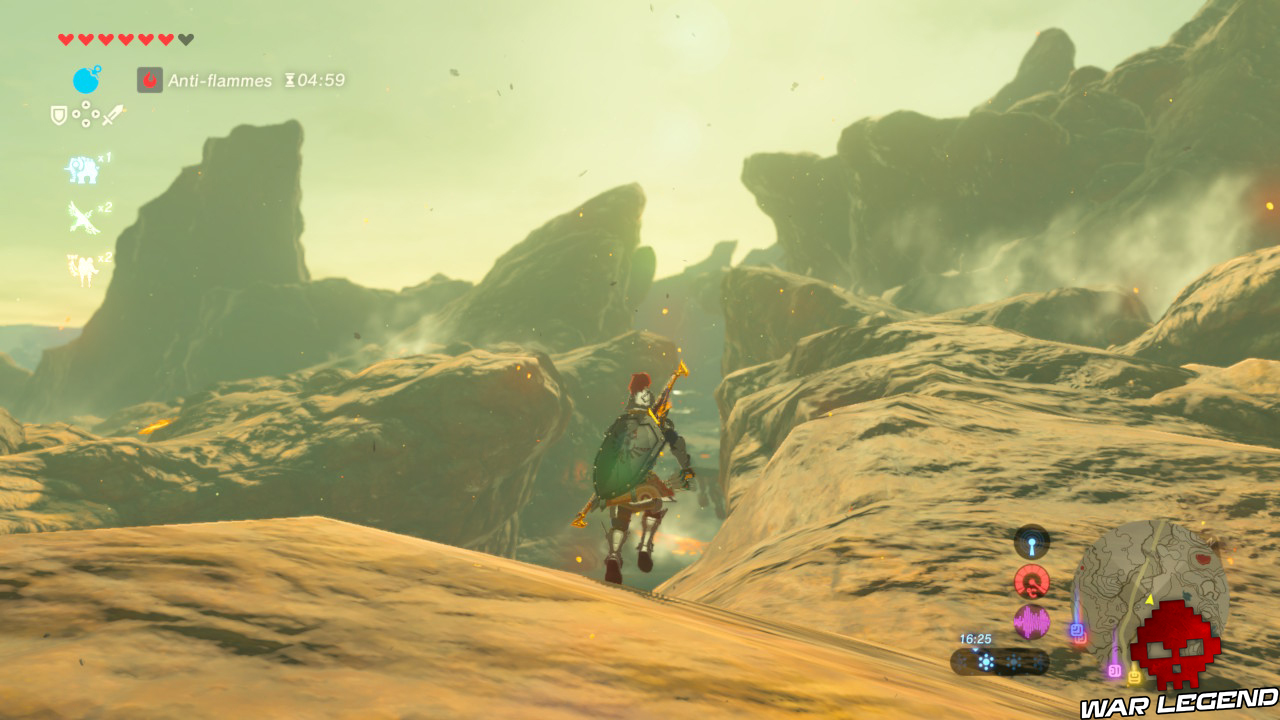Toggle the purple noise level meter
1280x720 pixels.
tap(1030, 621)
